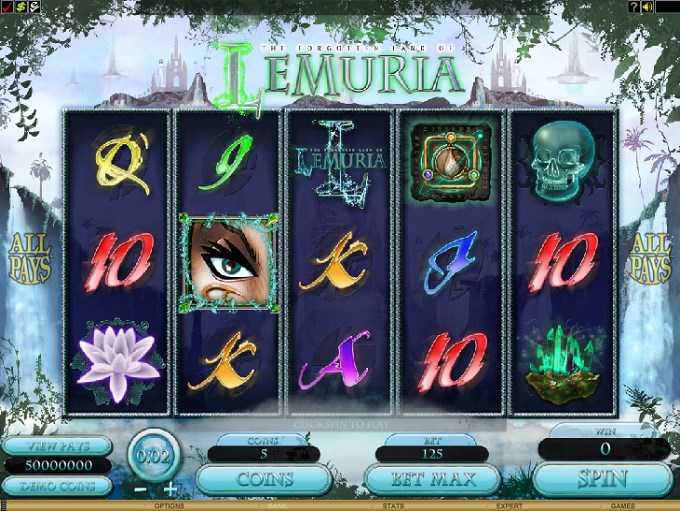Switch to Expert mode in the bottom bar
This screenshot has width=680, height=511.
click(509, 506)
